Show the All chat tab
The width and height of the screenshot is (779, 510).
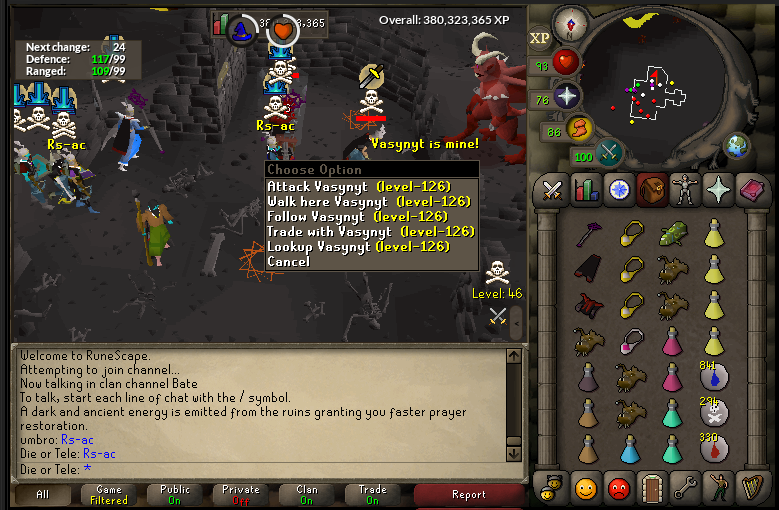43,494
